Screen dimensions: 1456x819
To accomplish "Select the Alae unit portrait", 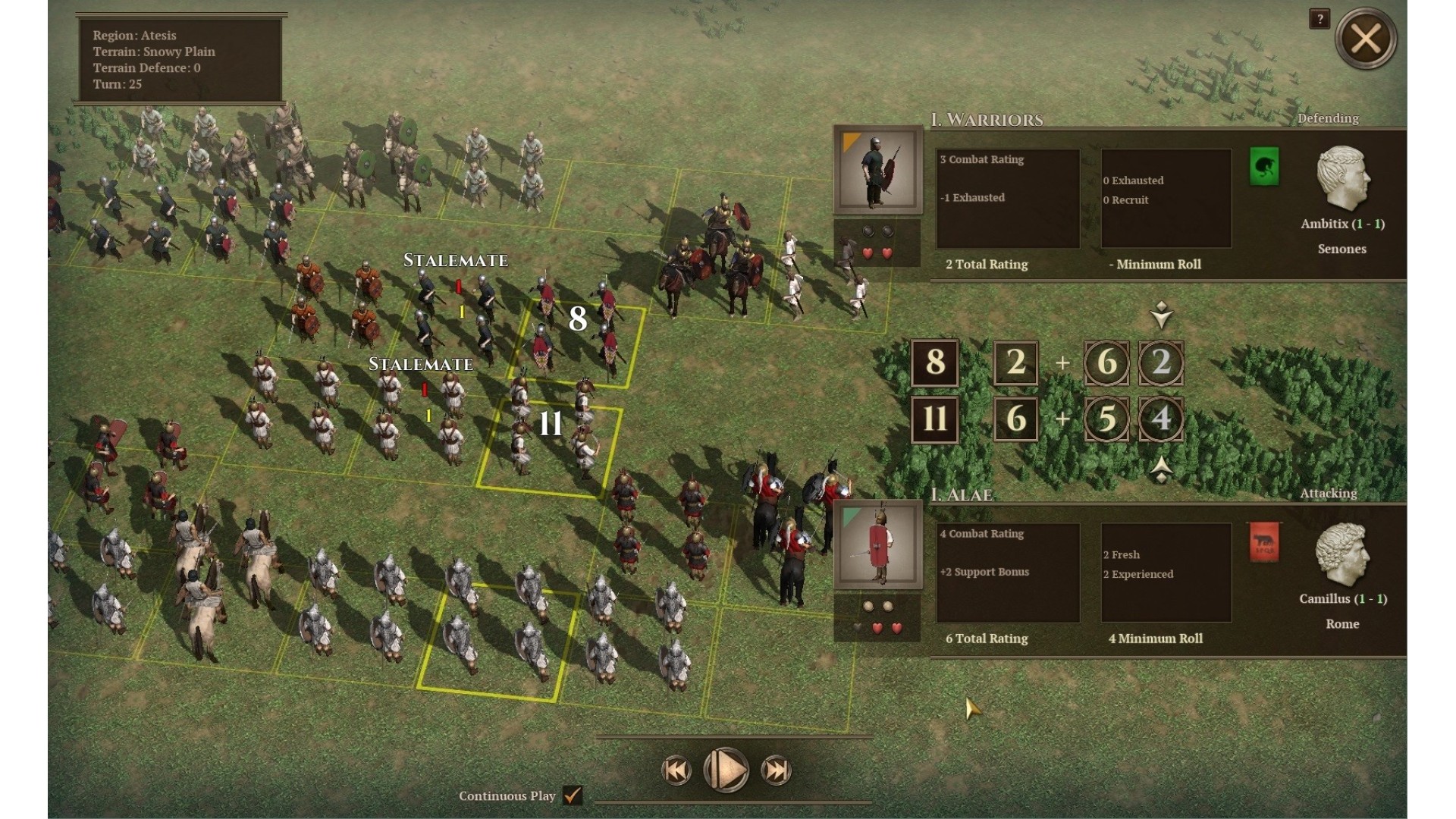I will pyautogui.click(x=877, y=545).
